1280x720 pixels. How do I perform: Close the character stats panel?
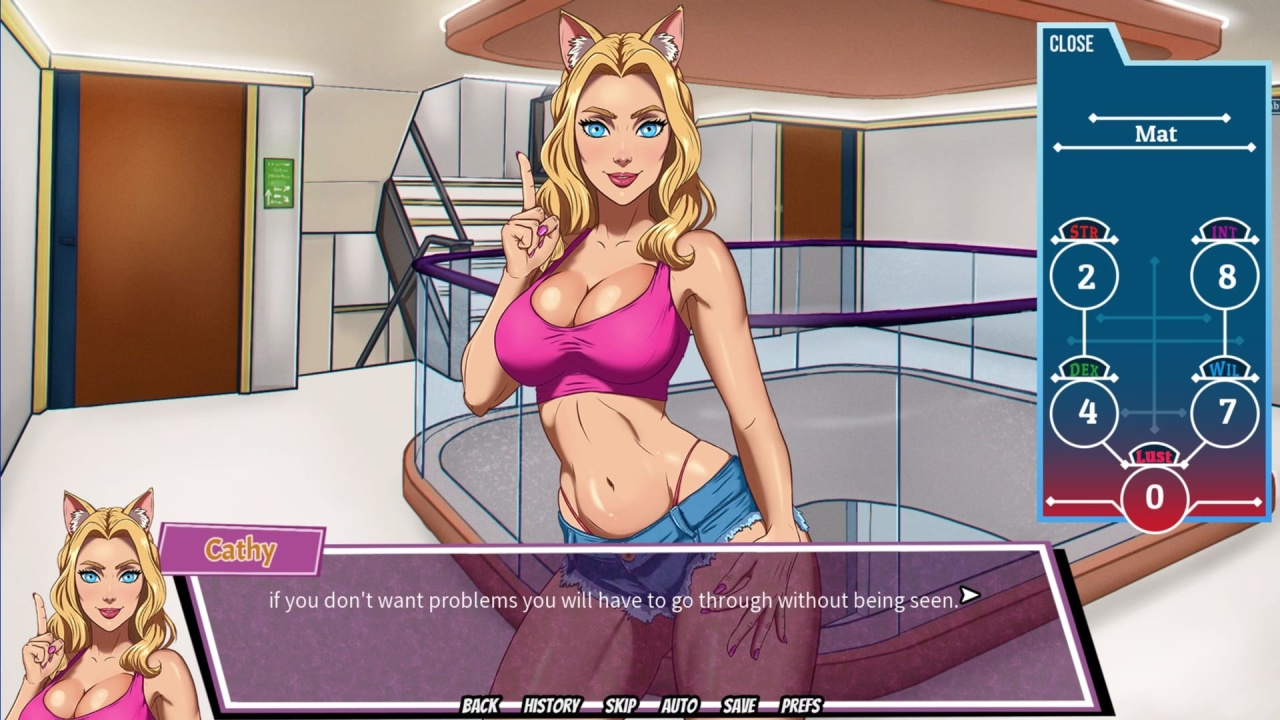click(x=1071, y=44)
